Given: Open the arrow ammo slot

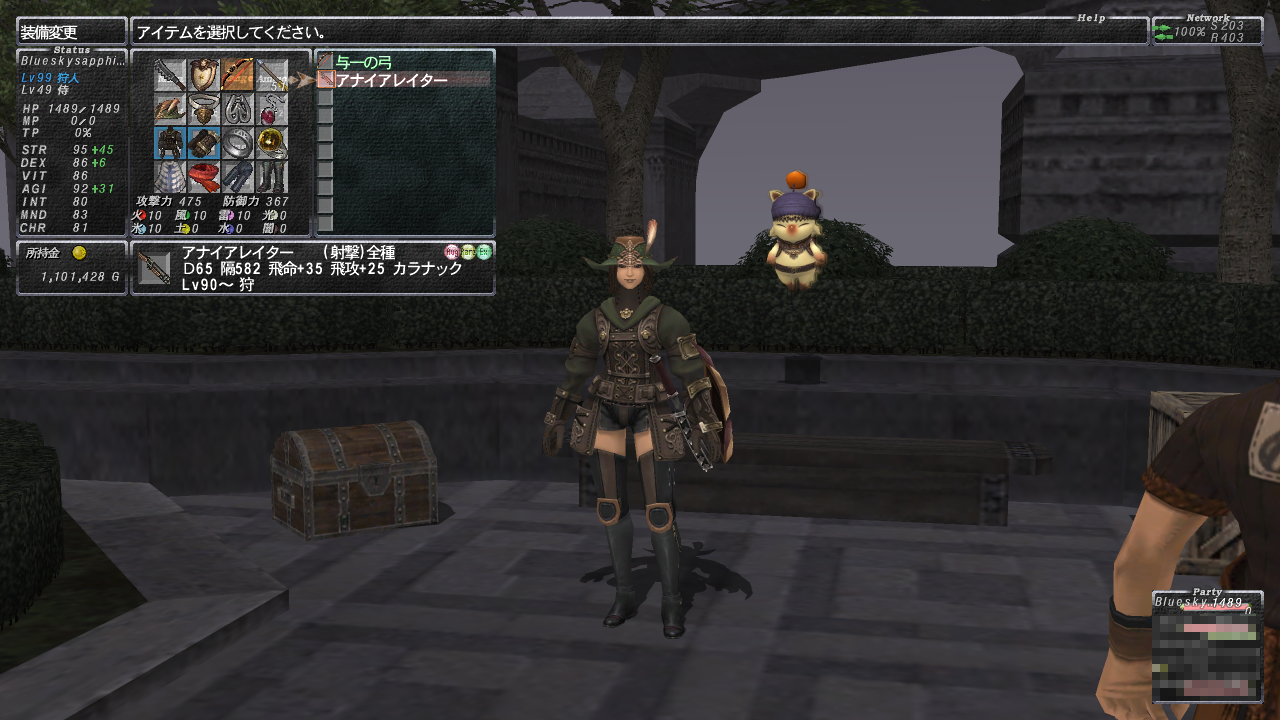Looking at the screenshot, I should tap(272, 74).
